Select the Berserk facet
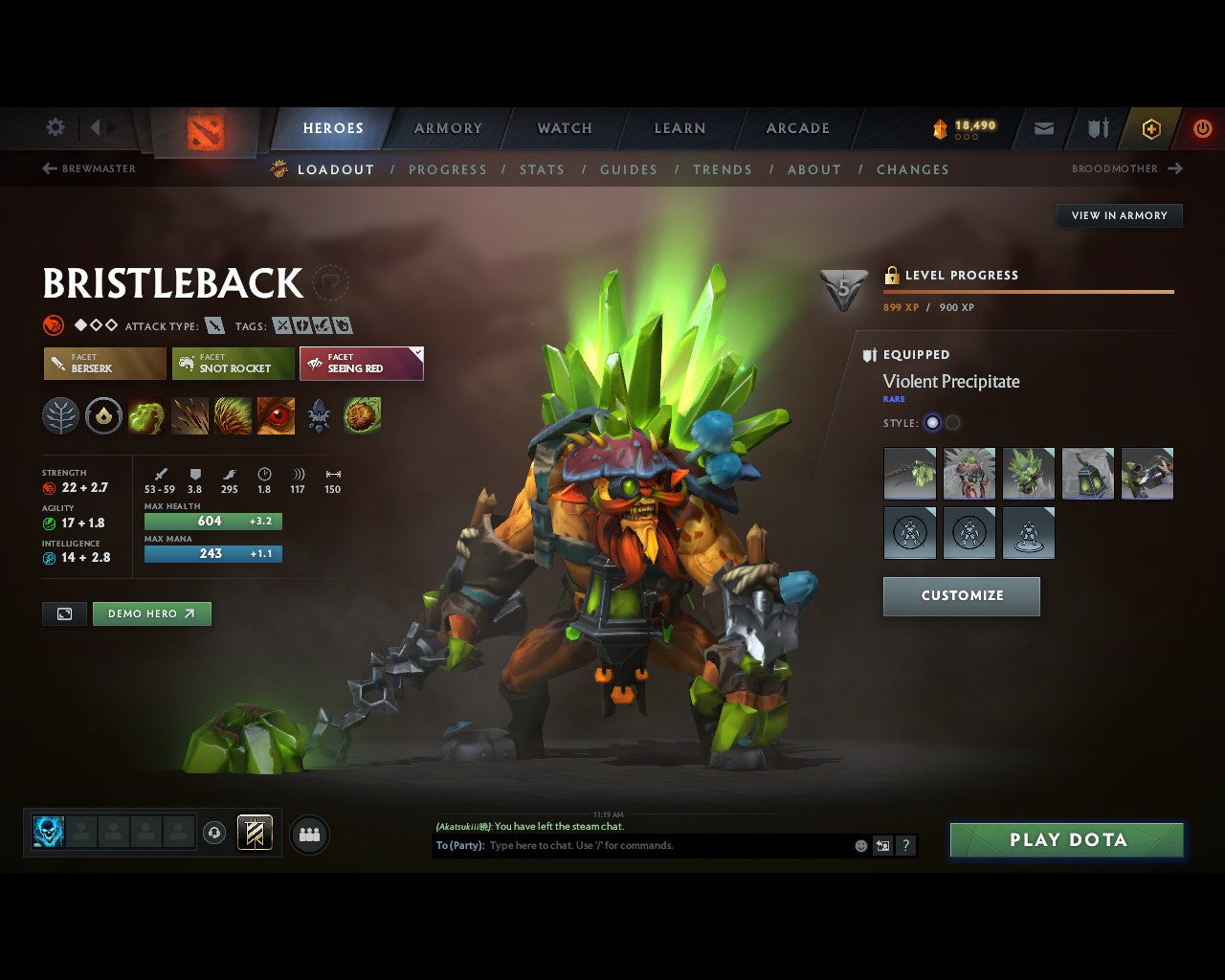The width and height of the screenshot is (1225, 980). click(x=103, y=364)
